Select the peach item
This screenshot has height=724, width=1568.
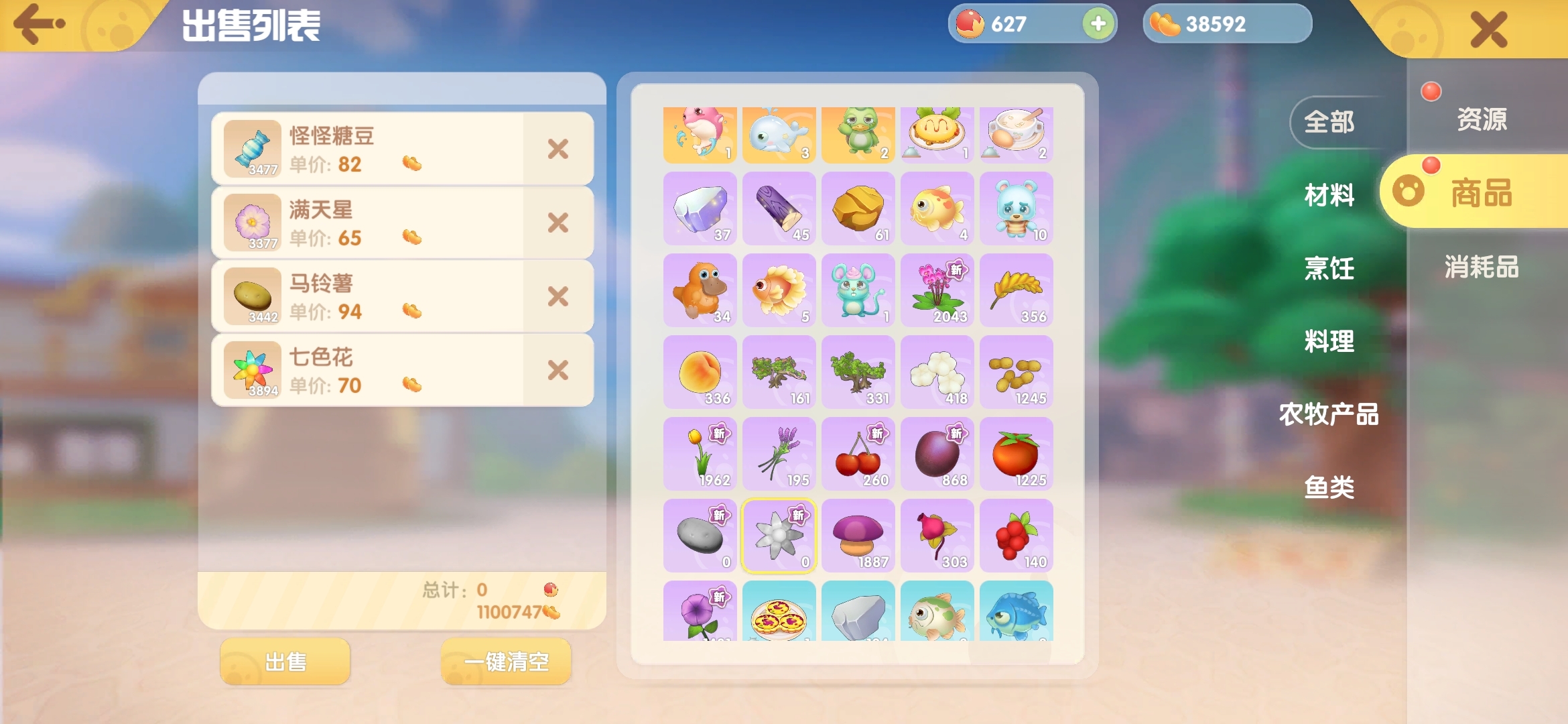700,372
